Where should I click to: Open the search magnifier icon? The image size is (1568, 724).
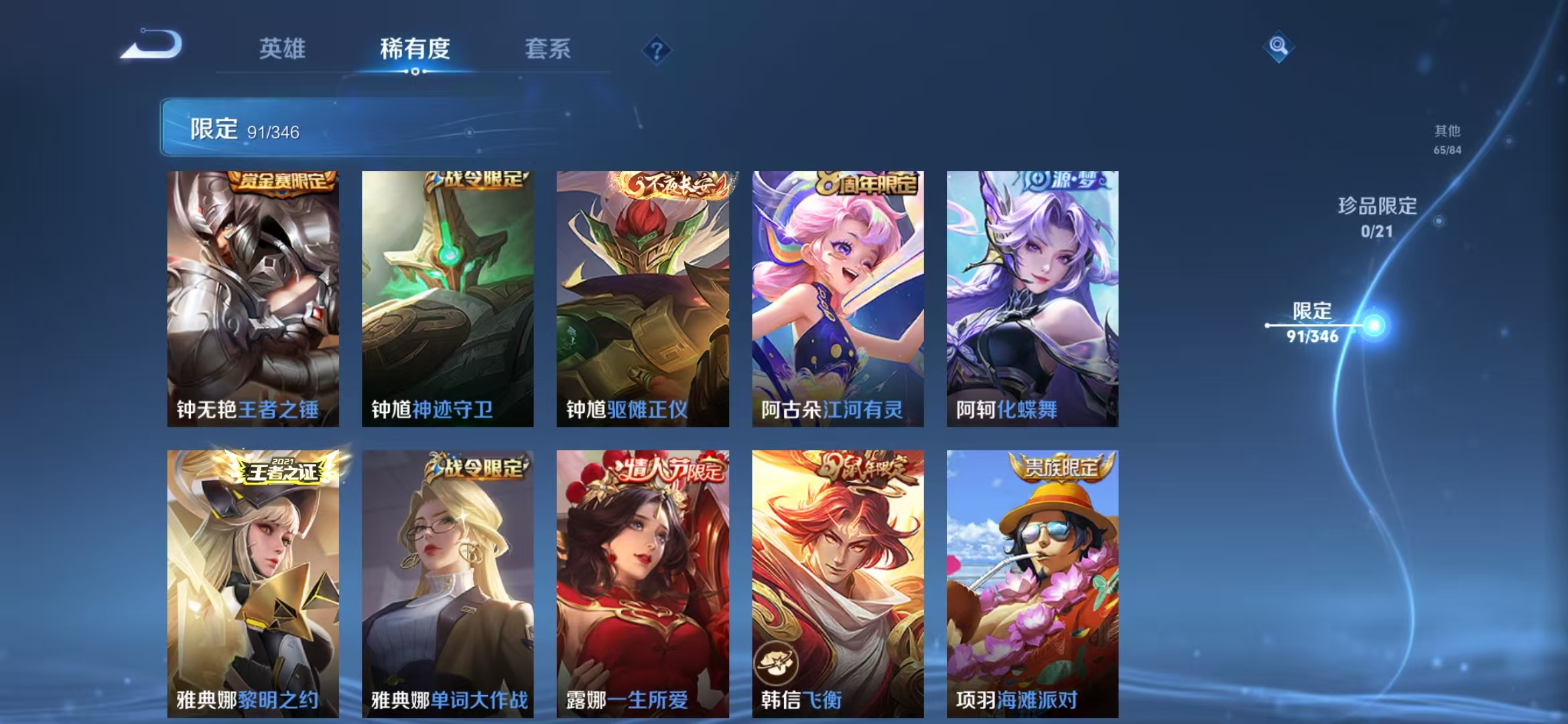click(1279, 46)
